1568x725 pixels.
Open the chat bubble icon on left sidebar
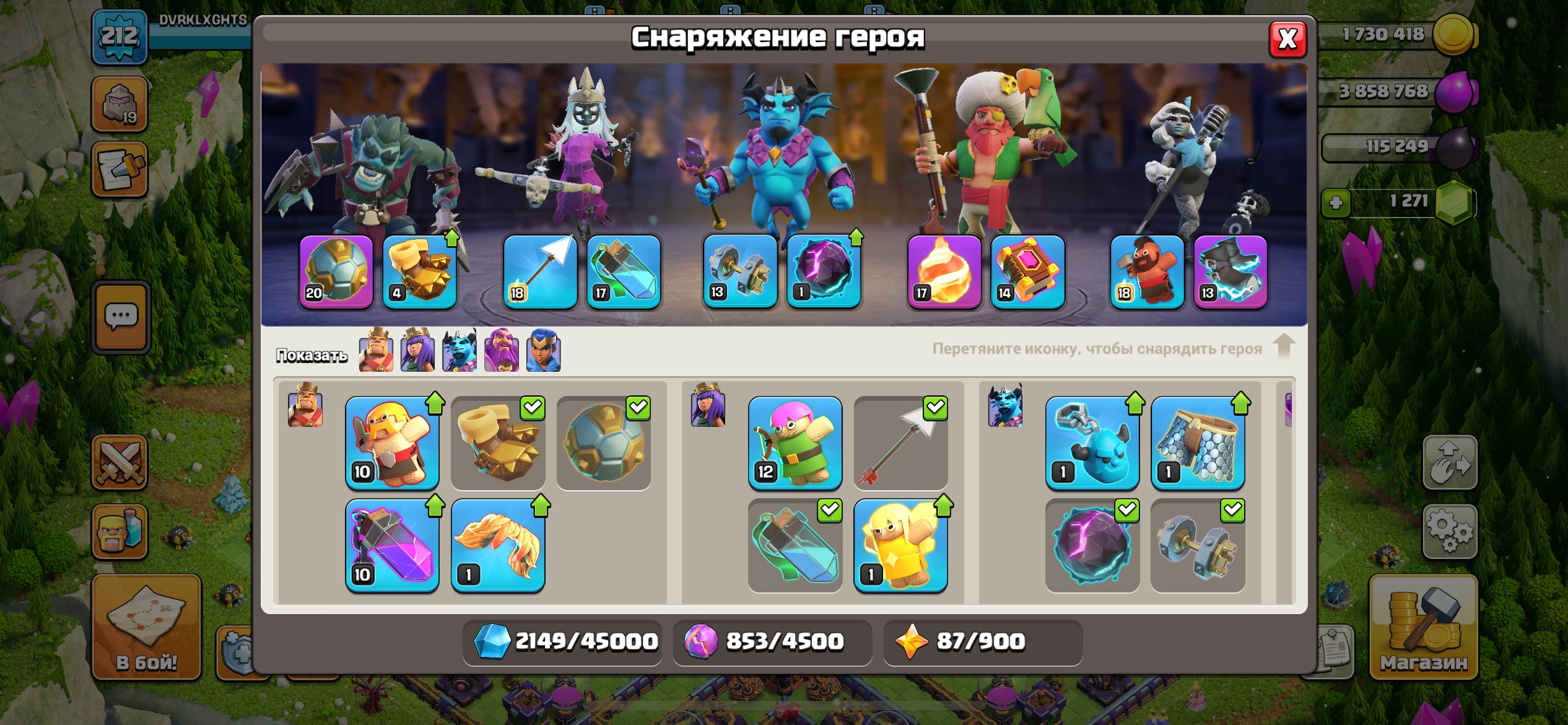pyautogui.click(x=121, y=315)
